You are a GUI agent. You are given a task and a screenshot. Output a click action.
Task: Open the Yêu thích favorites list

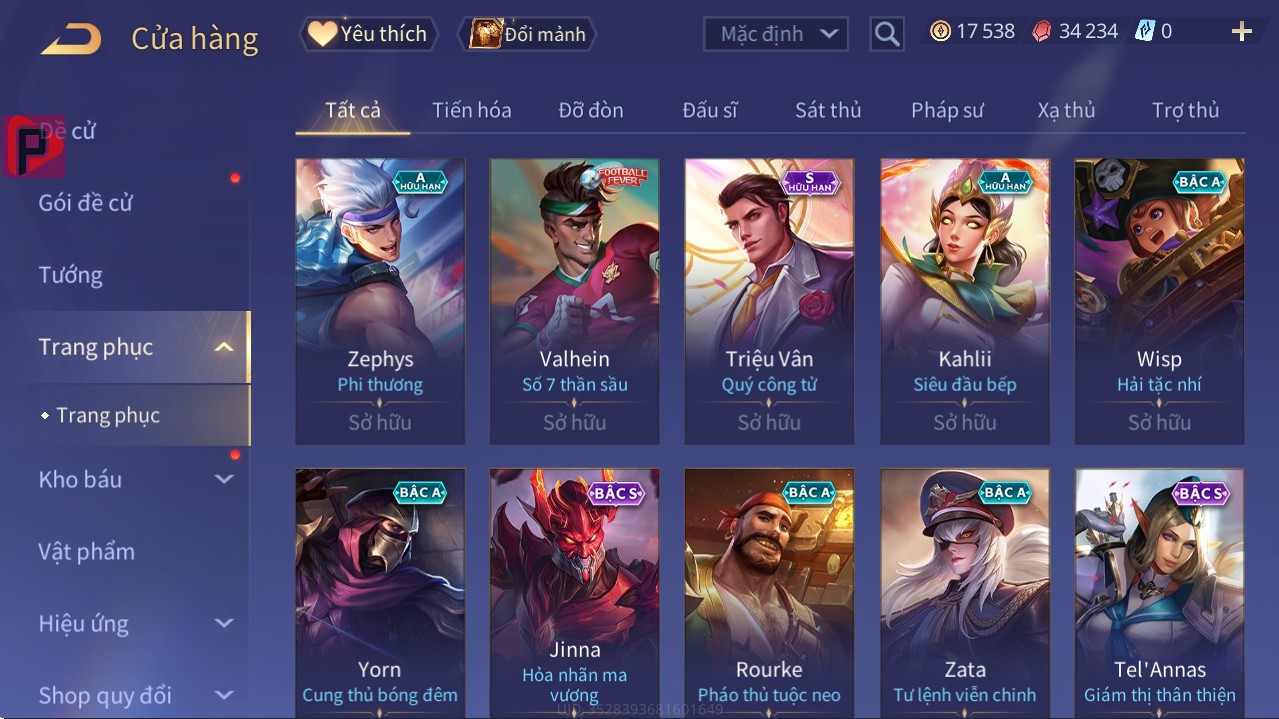tap(367, 34)
